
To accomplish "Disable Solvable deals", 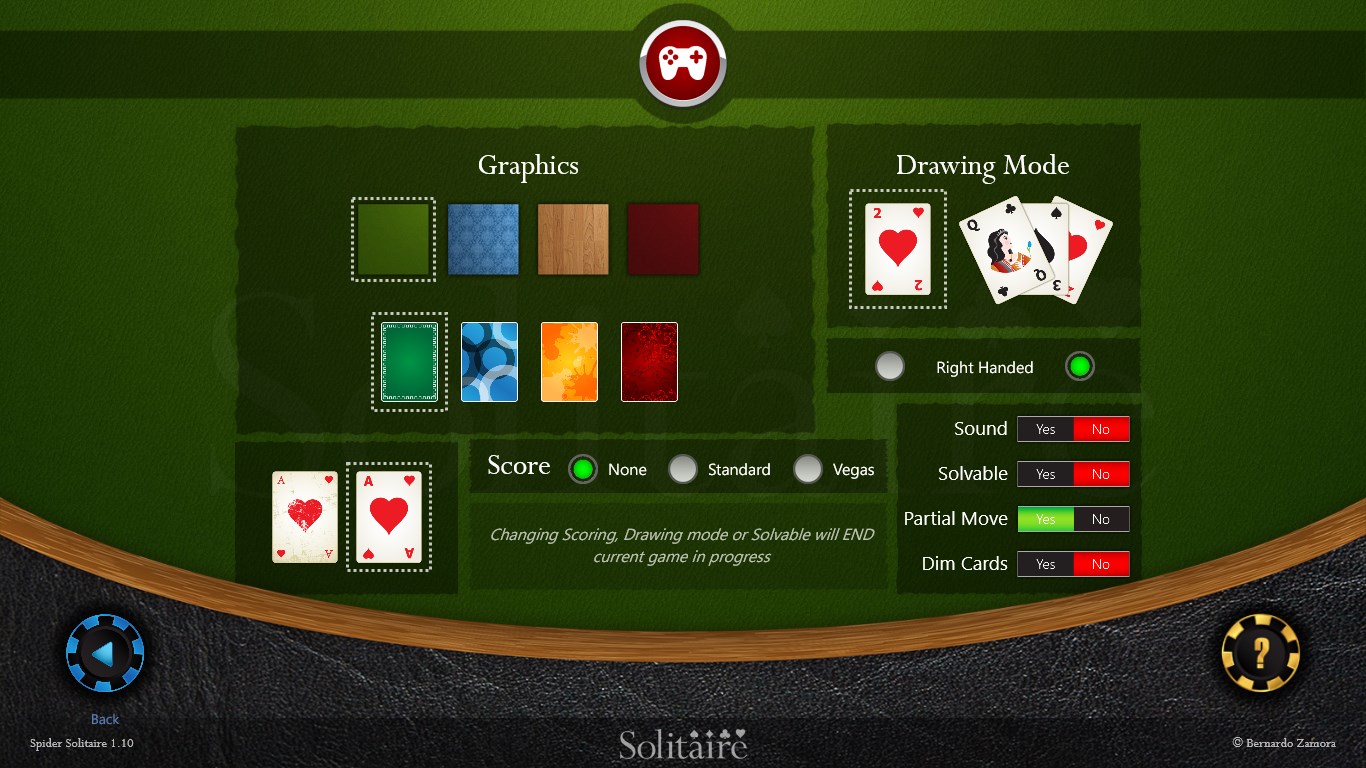I will point(1102,473).
